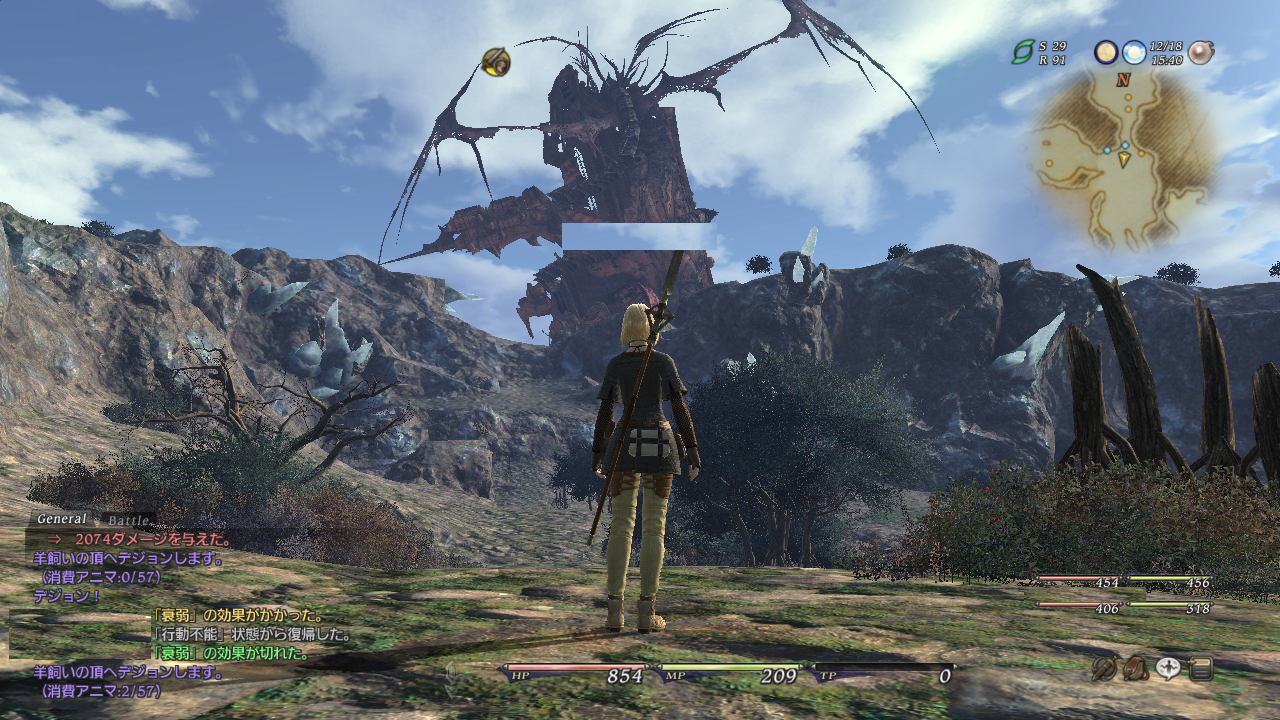Open the emote speech bubble icon

[x=1168, y=669]
